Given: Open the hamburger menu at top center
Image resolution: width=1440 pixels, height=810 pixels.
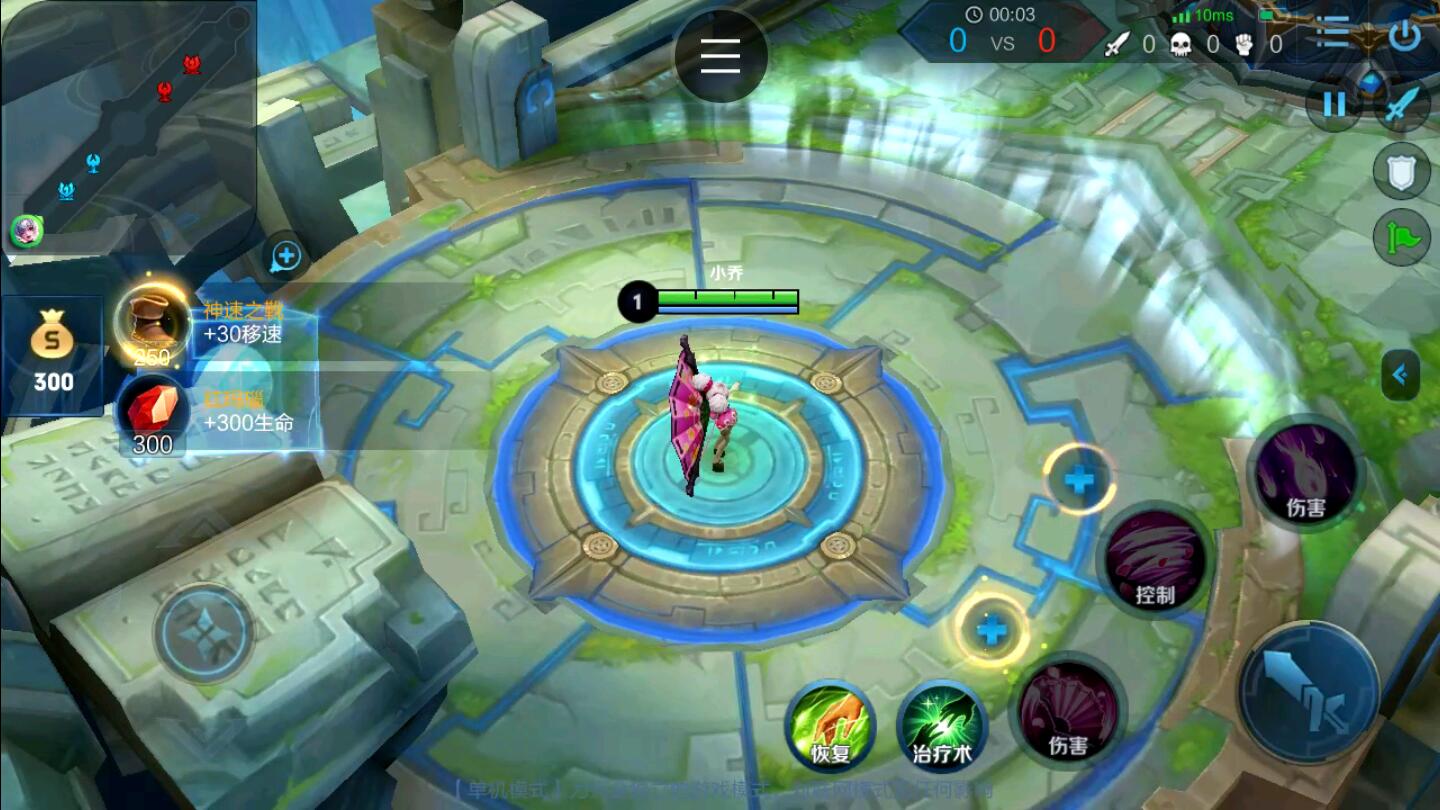Looking at the screenshot, I should [x=720, y=55].
